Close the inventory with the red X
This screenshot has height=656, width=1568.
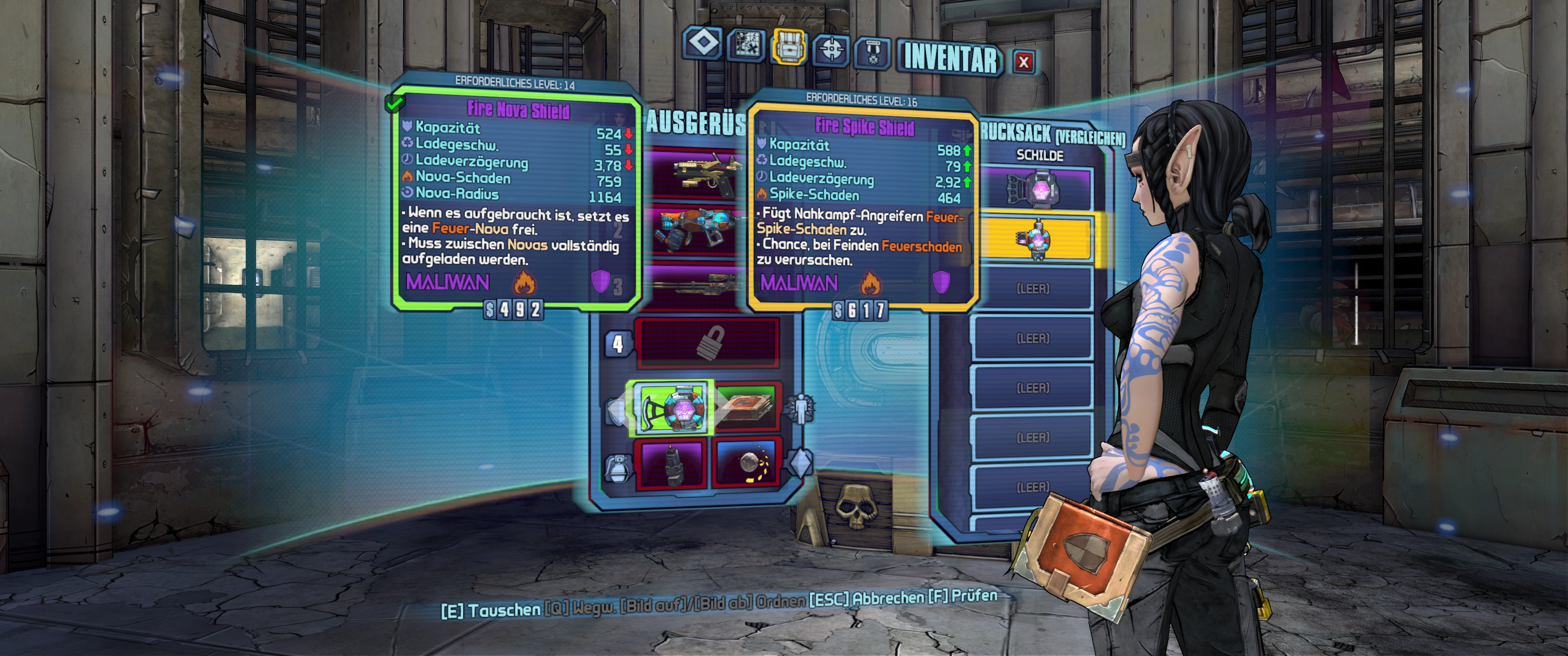click(x=1024, y=61)
